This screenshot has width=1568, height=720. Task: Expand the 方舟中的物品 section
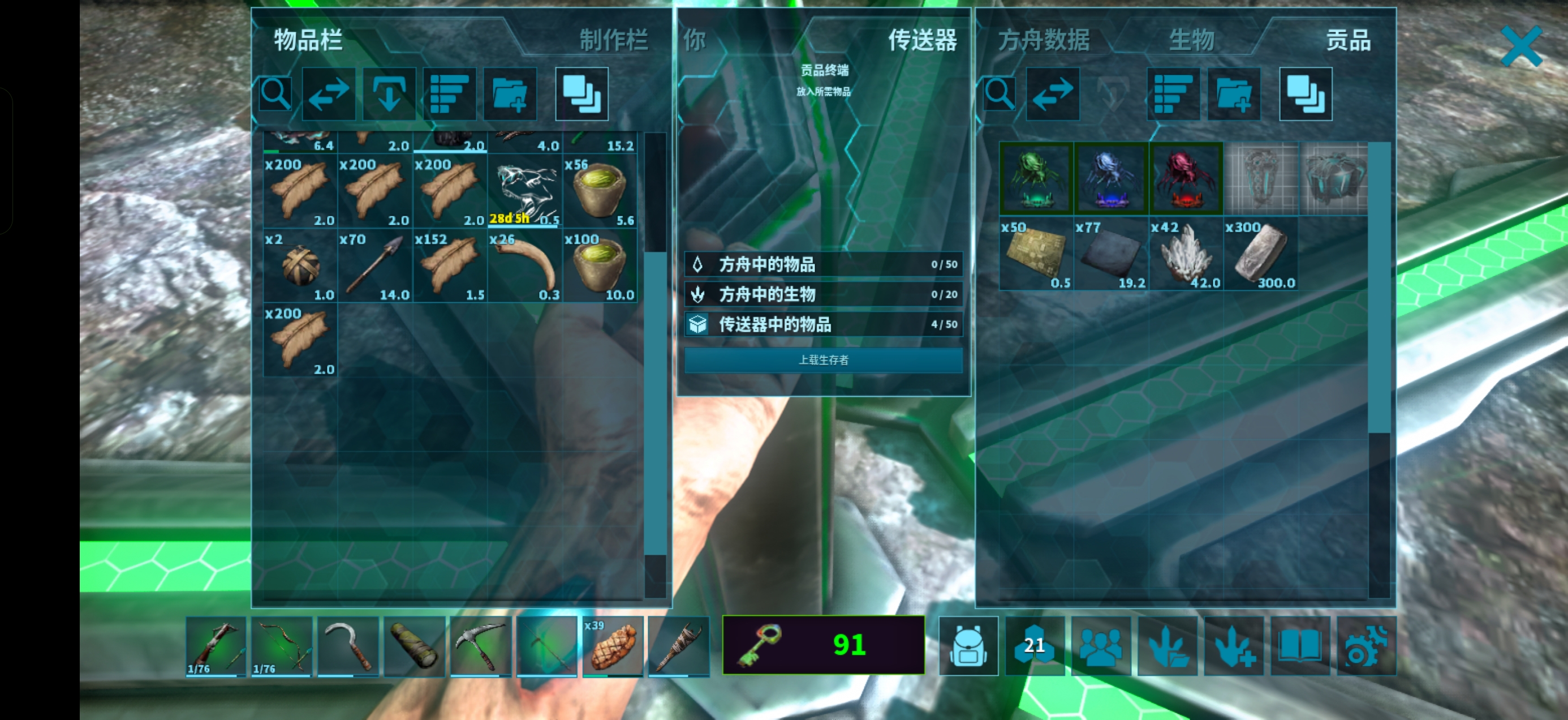click(823, 264)
